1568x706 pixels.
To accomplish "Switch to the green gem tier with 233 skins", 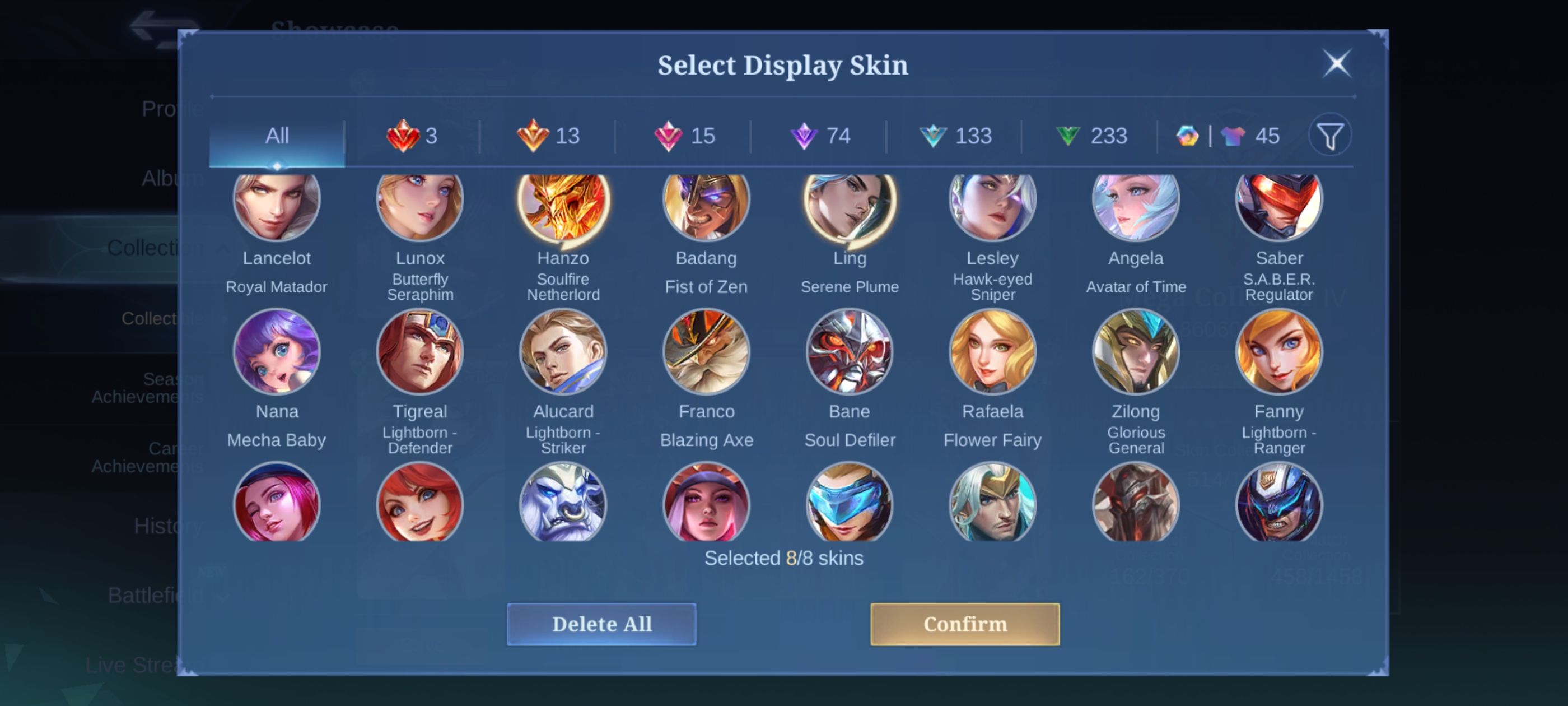I will pyautogui.click(x=1091, y=136).
